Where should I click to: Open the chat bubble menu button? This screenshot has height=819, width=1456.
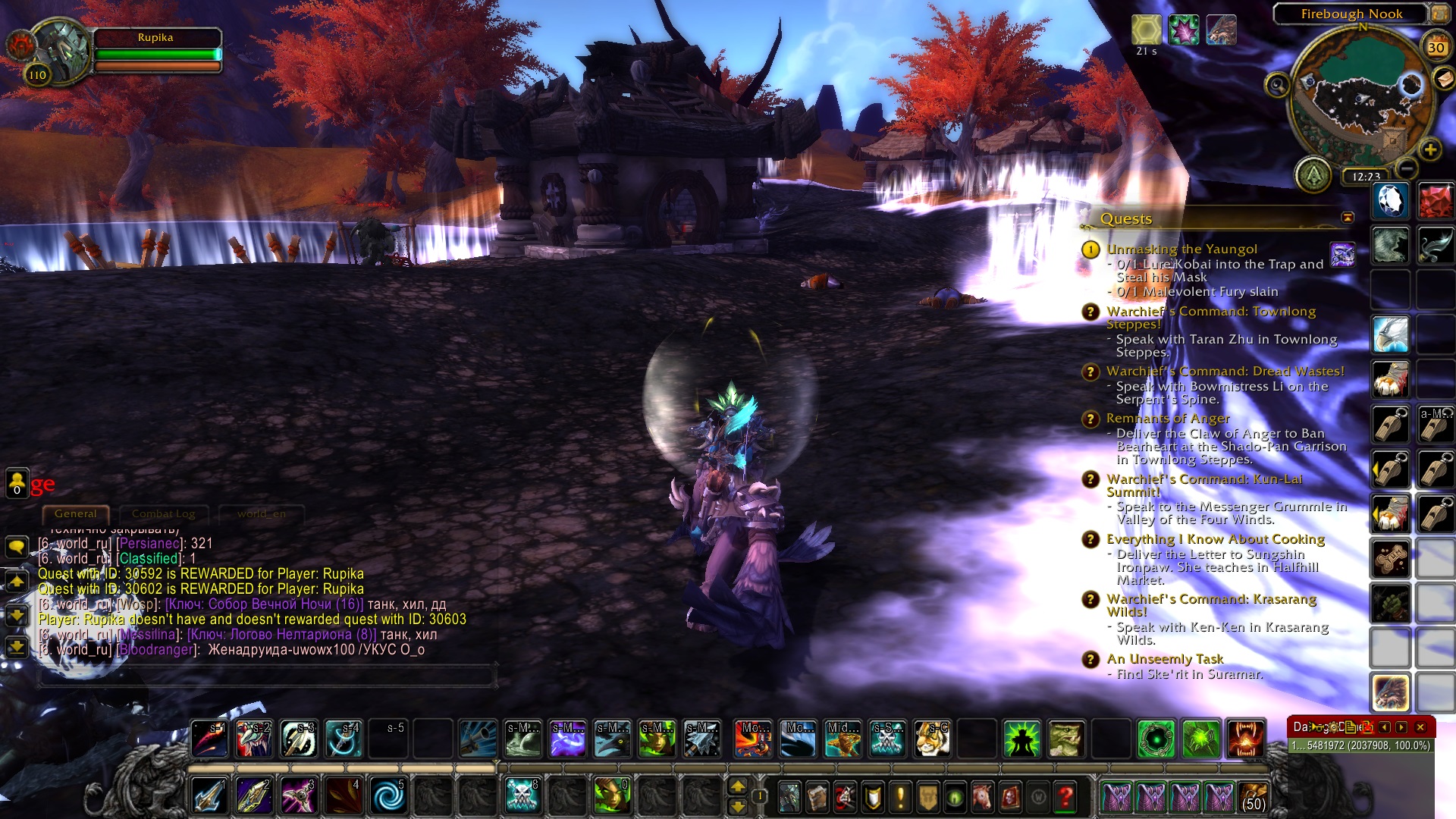coord(17,547)
